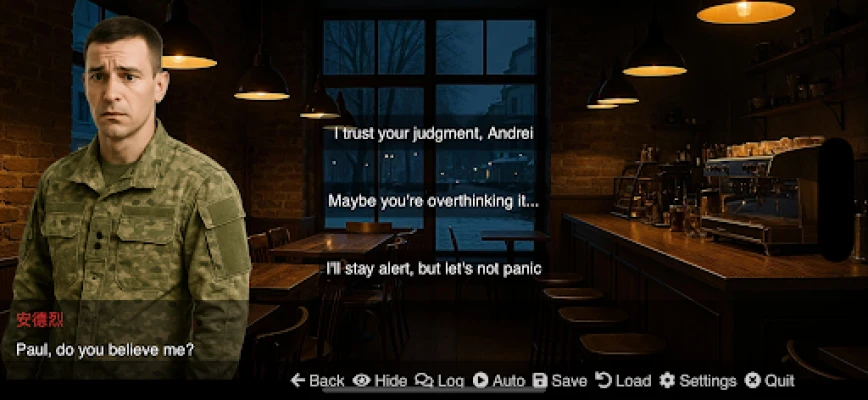Viewport: 868px width, 400px height.
Task: Pick "I'll stay alert, but let's not panic"
Action: tap(434, 268)
